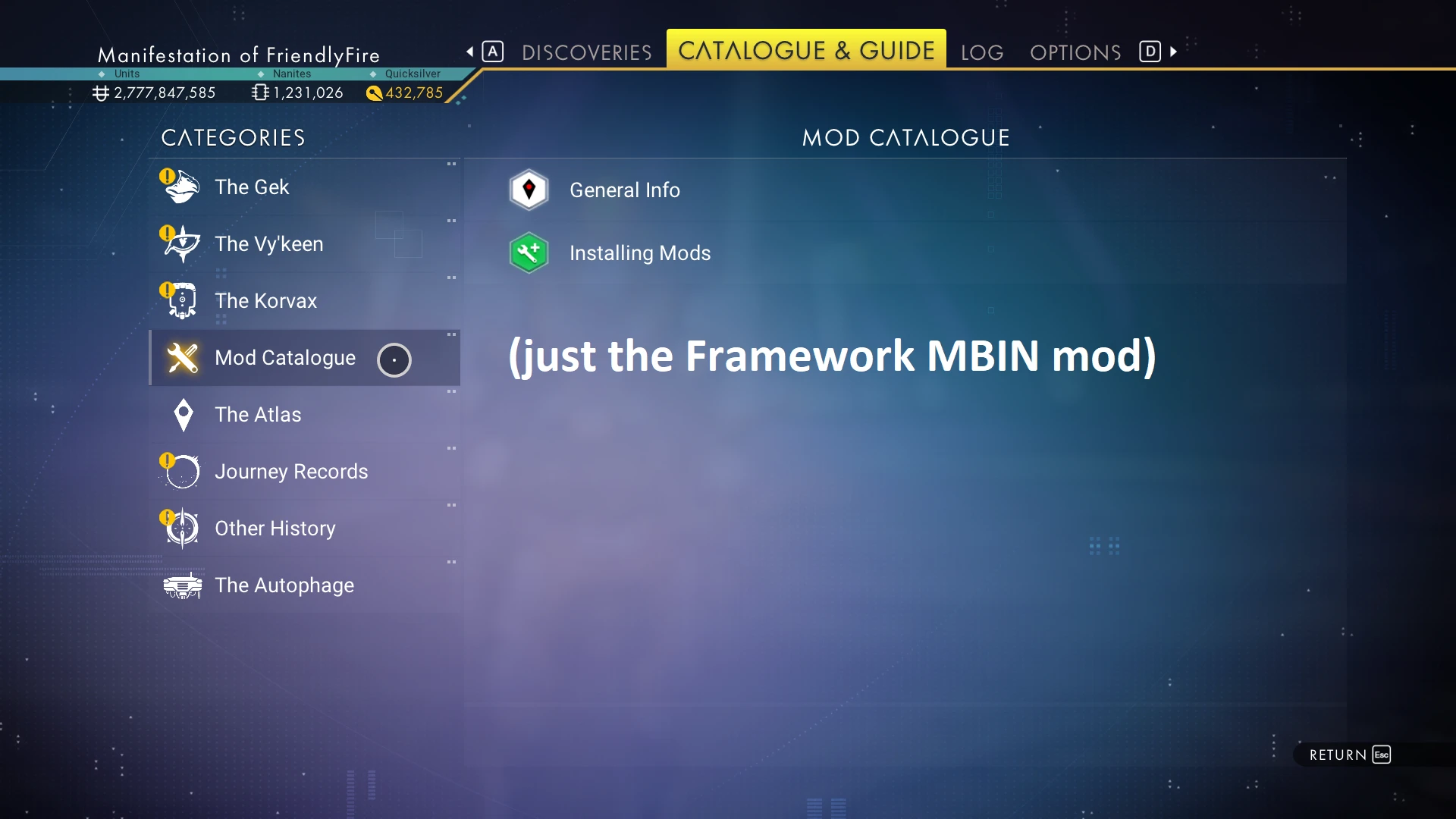Open the Options tab
The width and height of the screenshot is (1456, 819).
pyautogui.click(x=1075, y=52)
